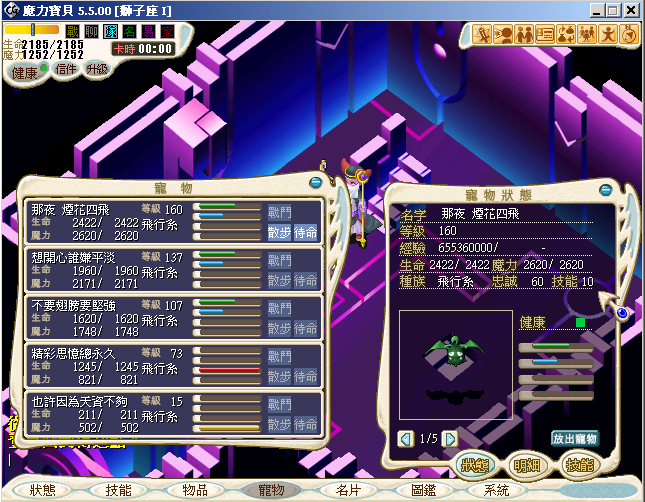This screenshot has height=502, width=645.
Task: Open the 物品 items menu
Action: coord(194,490)
